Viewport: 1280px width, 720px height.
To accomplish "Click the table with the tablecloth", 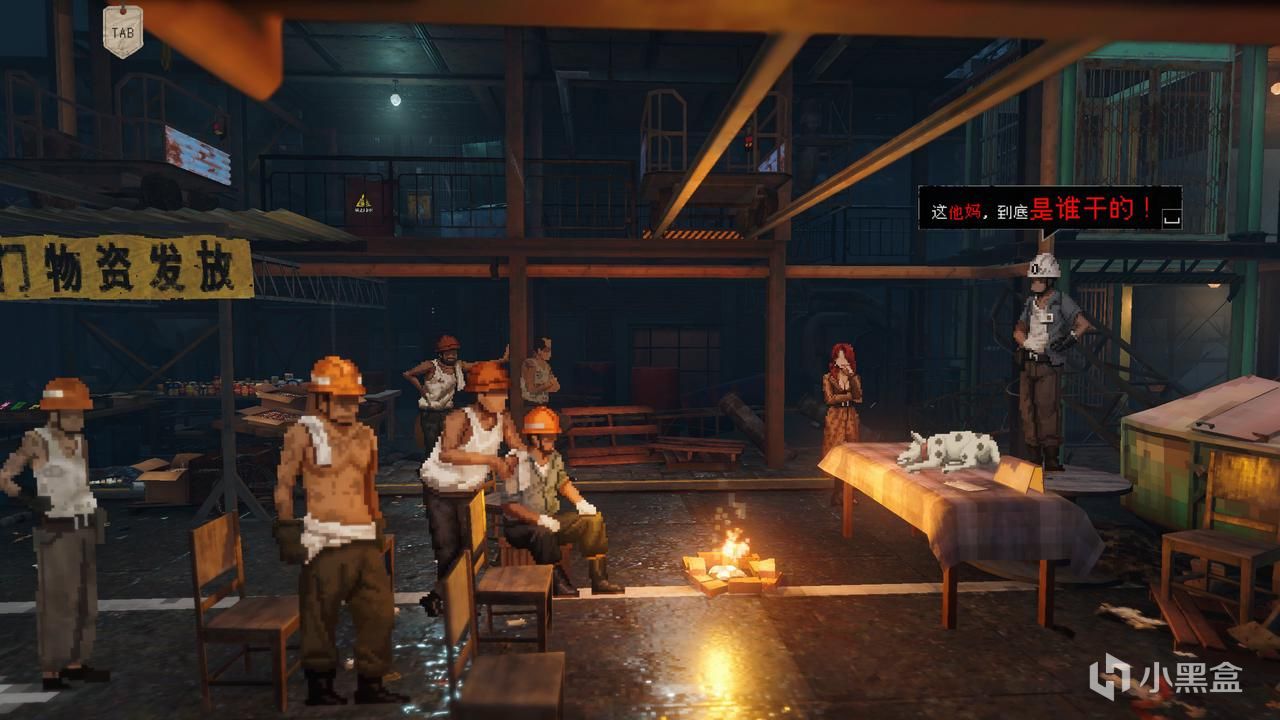I will coord(950,520).
